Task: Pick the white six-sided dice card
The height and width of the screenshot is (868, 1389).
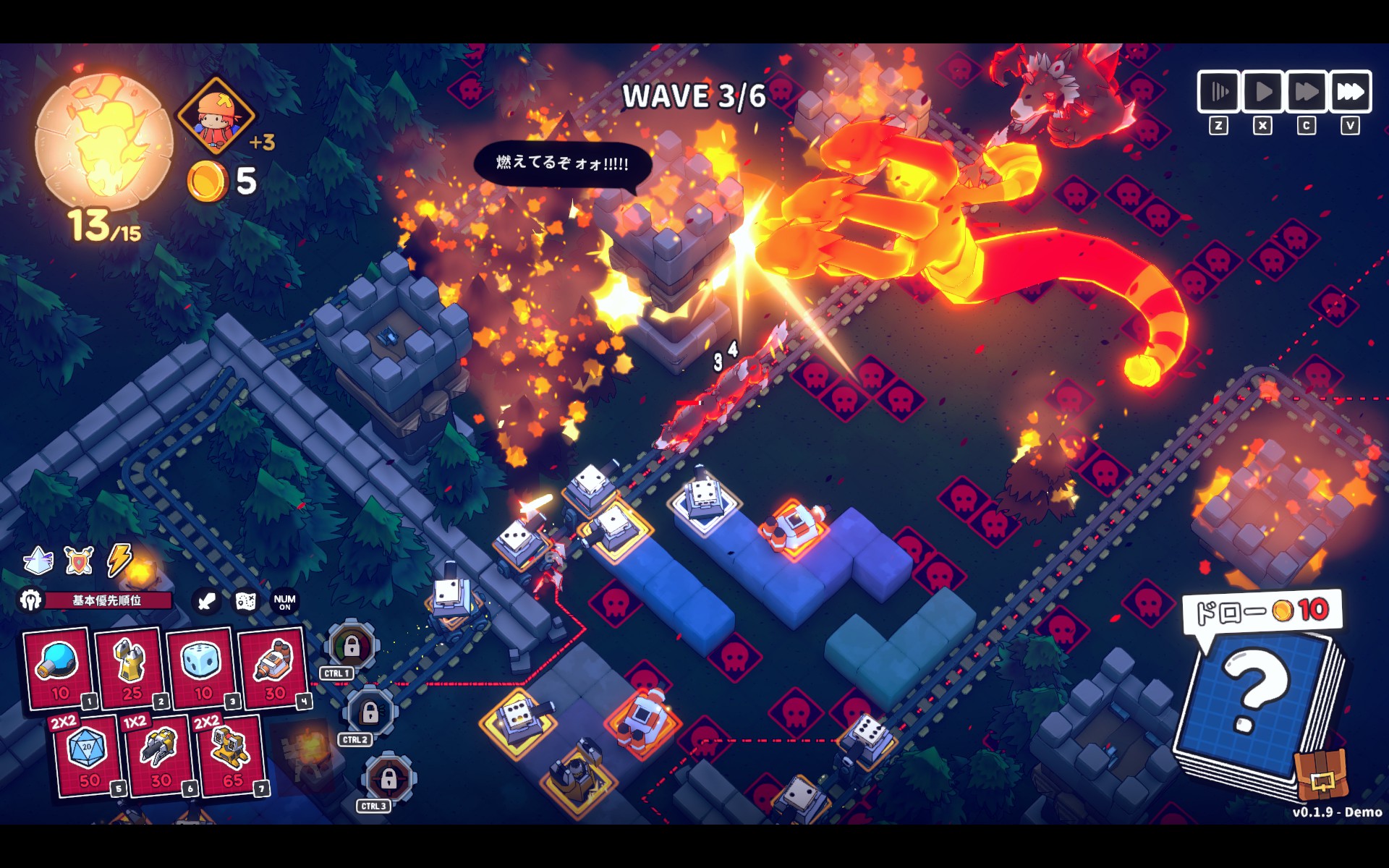Action: tap(202, 667)
